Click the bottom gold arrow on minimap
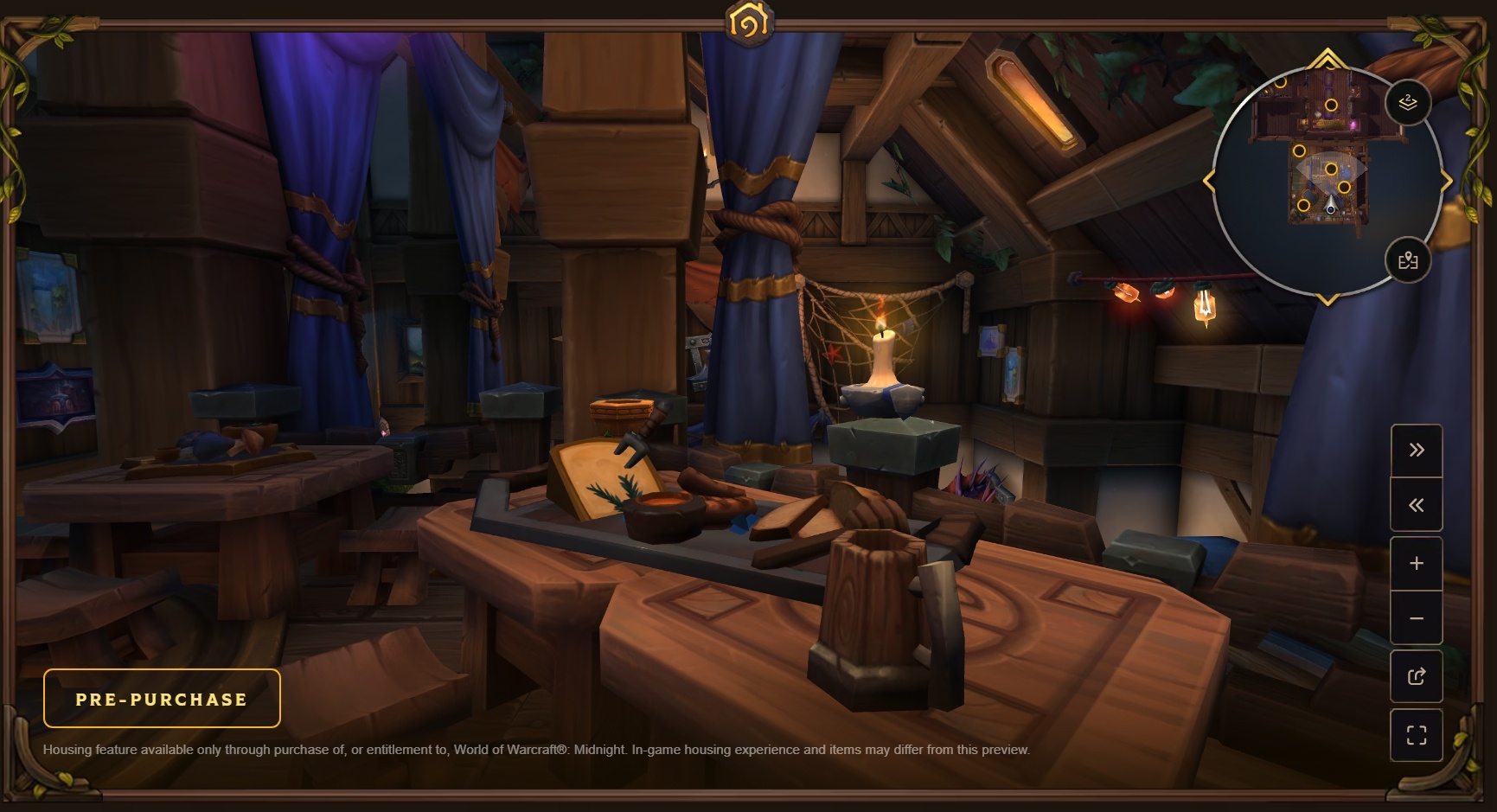Viewport: 1497px width, 812px height. tap(1327, 299)
